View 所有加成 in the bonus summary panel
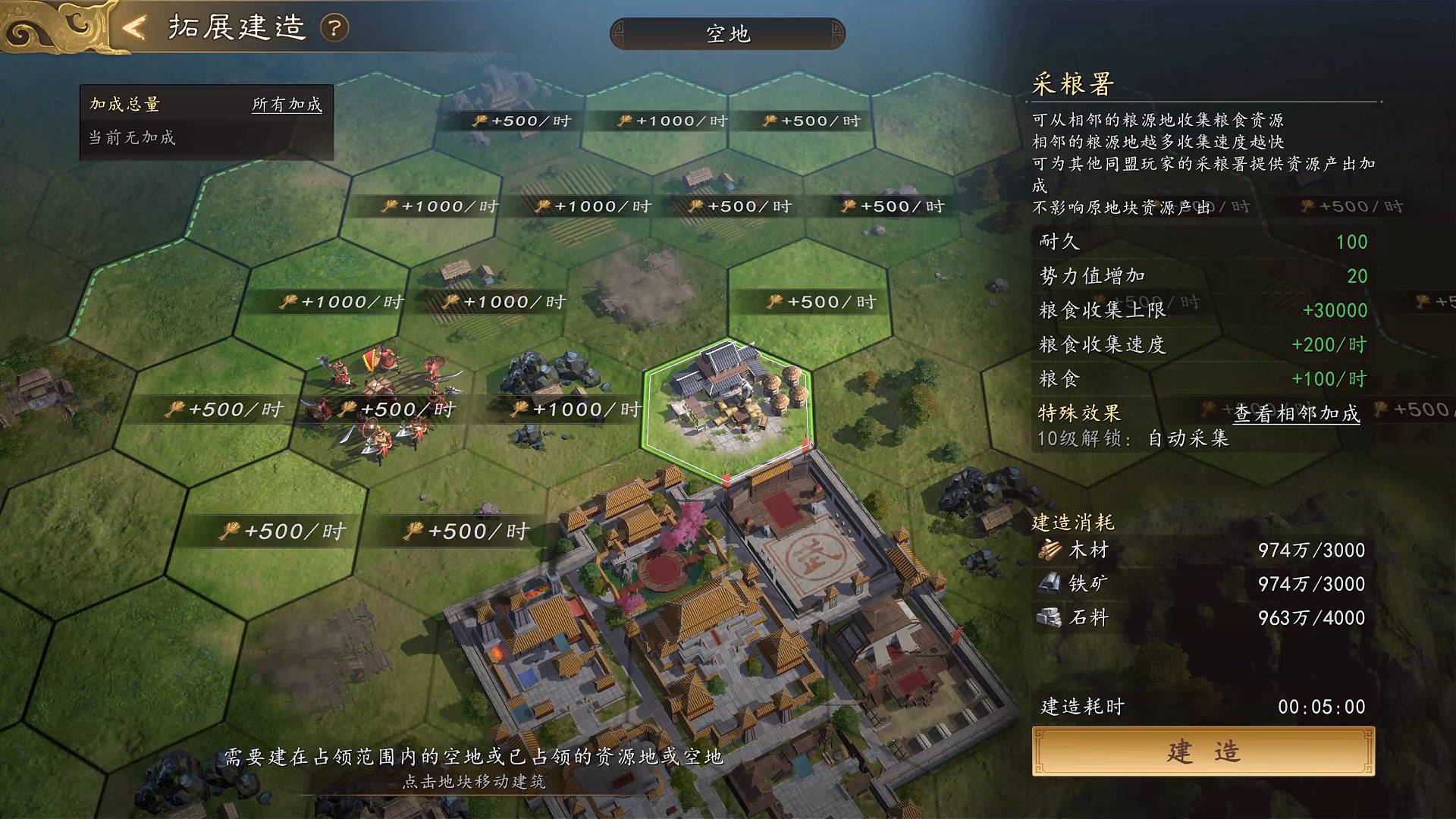 pyautogui.click(x=287, y=106)
